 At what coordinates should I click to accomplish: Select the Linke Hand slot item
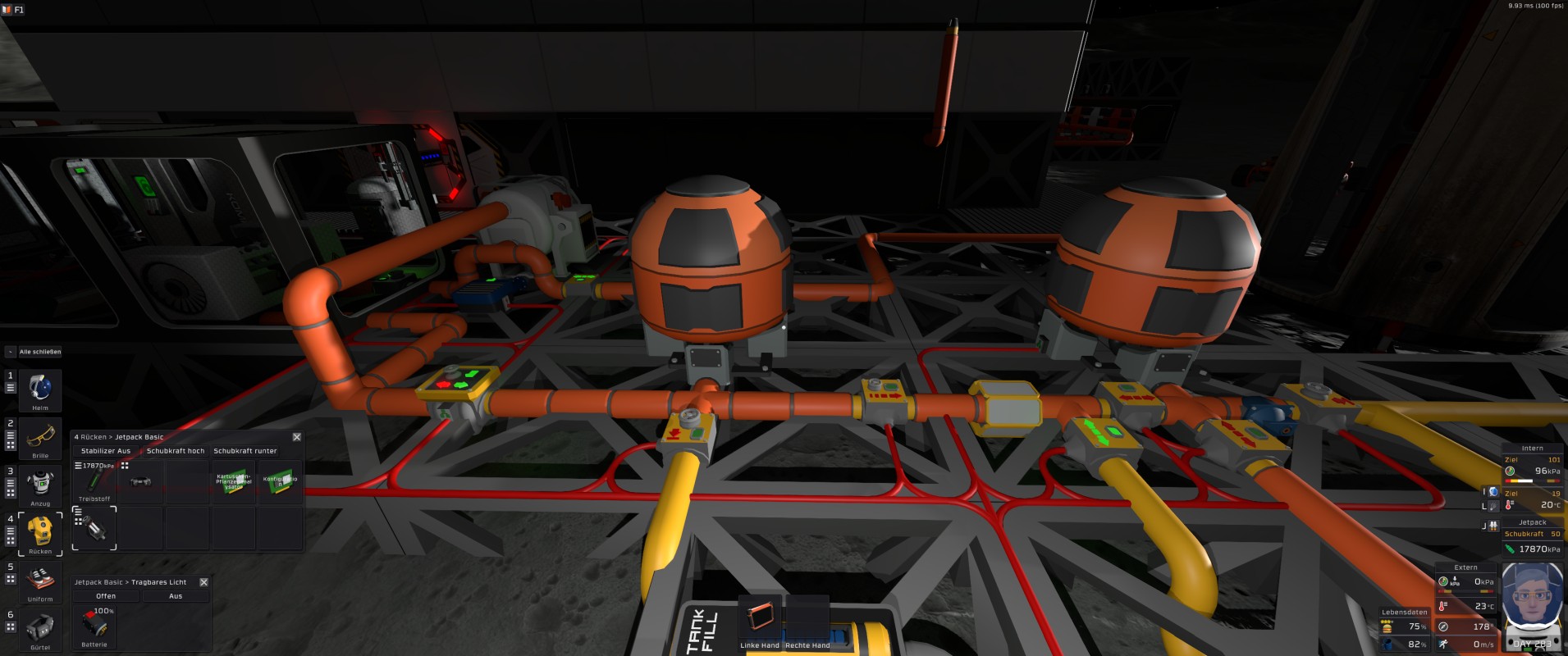760,617
